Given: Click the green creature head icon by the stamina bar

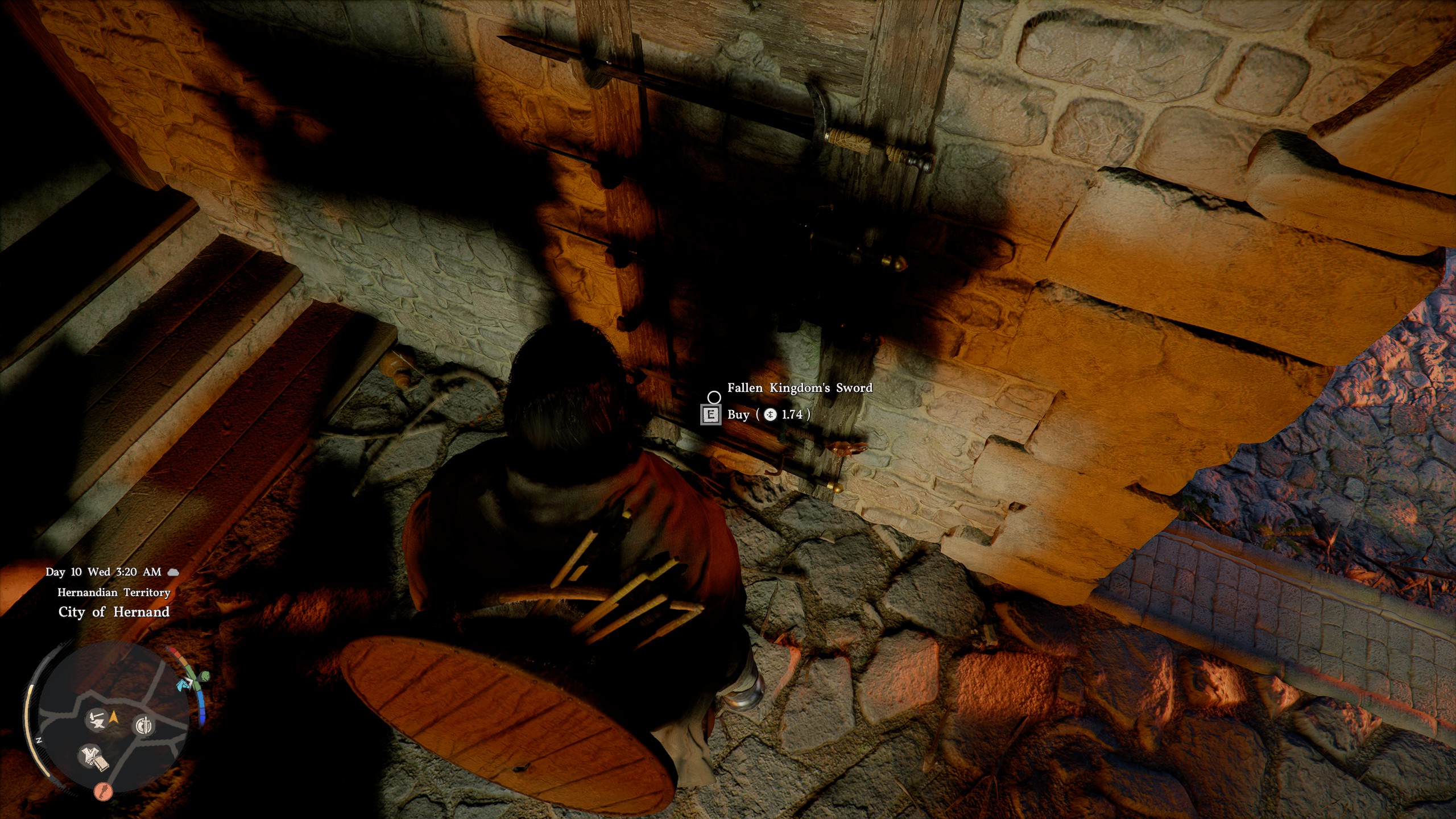Looking at the screenshot, I should pos(205,676).
